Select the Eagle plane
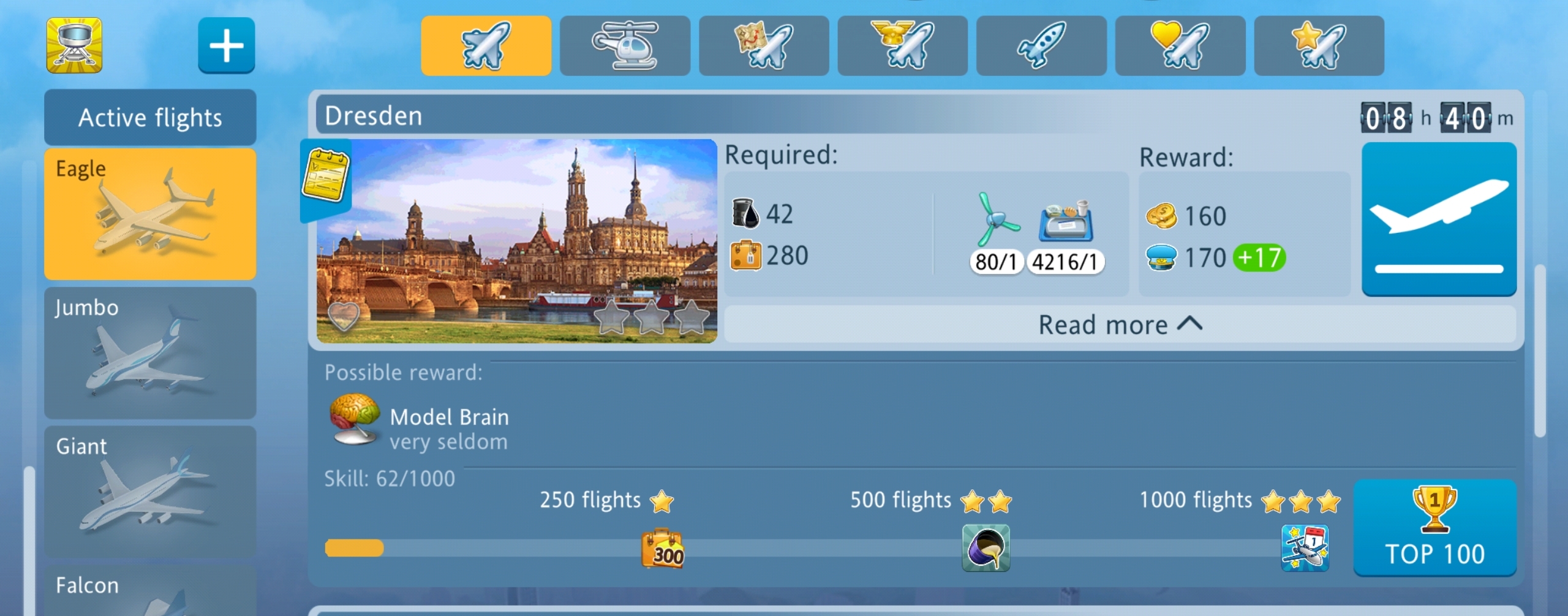Image resolution: width=1568 pixels, height=616 pixels. 150,214
